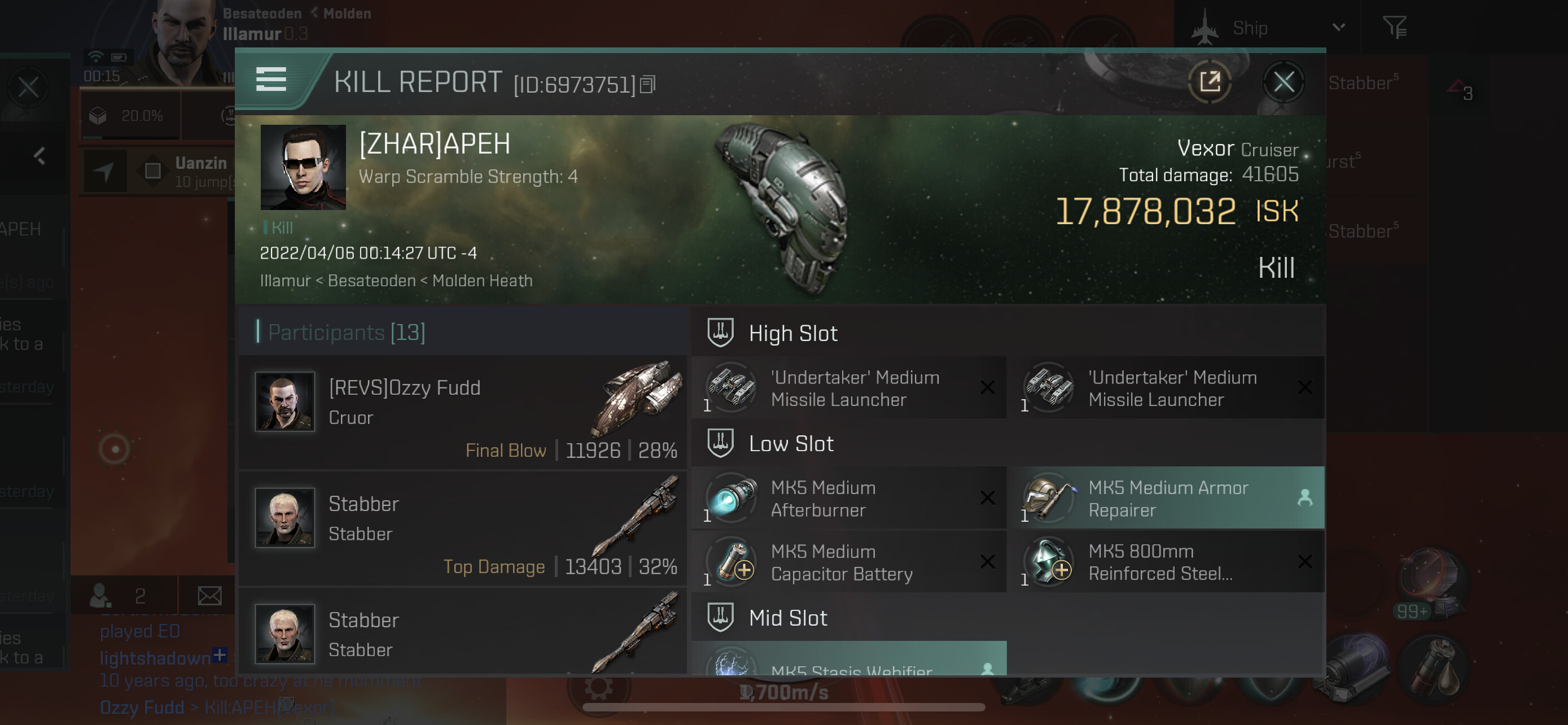Add lightshadown as contact in chat
Screen dimensions: 1568x725
pos(220,656)
